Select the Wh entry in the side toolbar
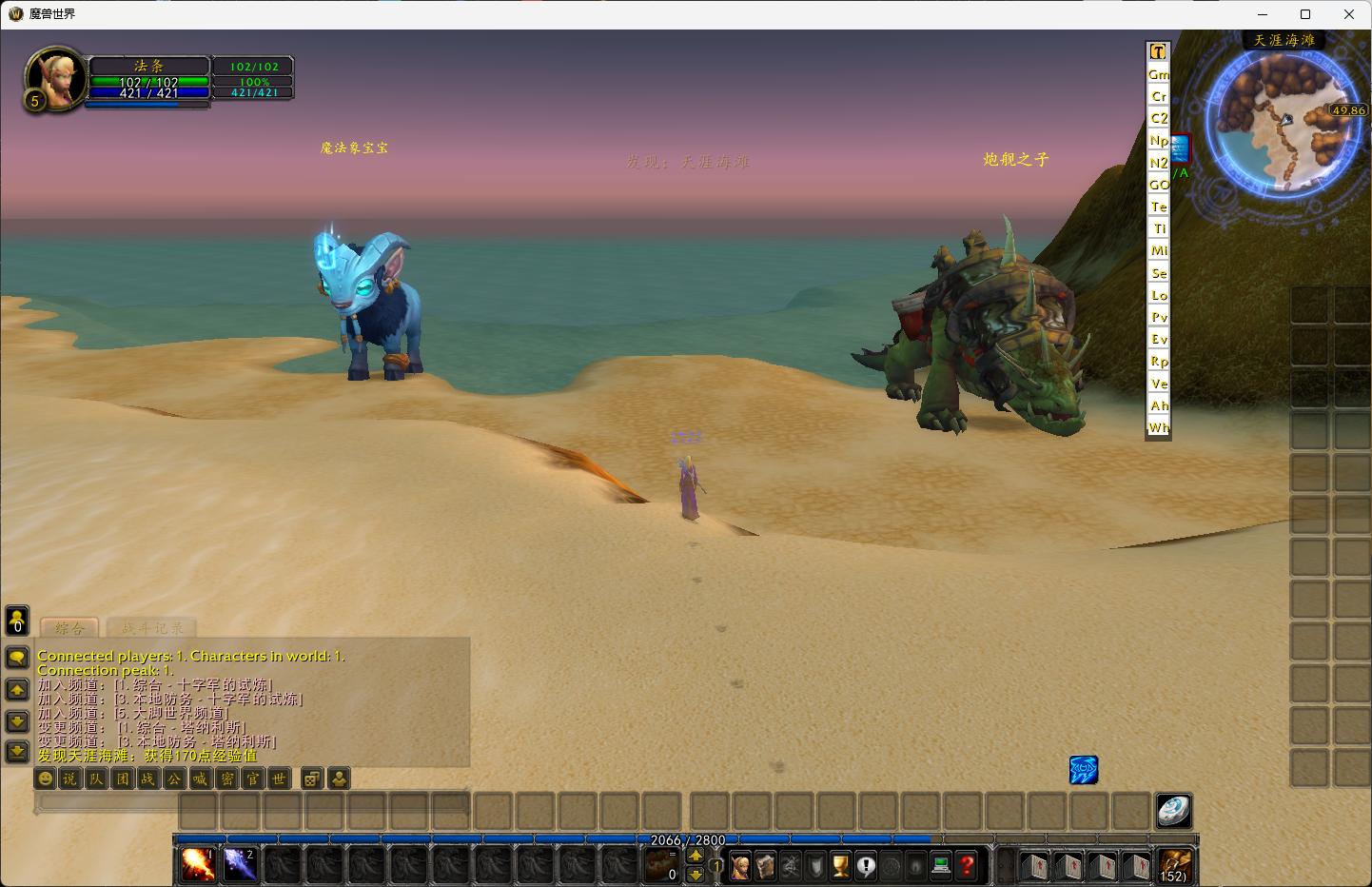 tap(1158, 427)
